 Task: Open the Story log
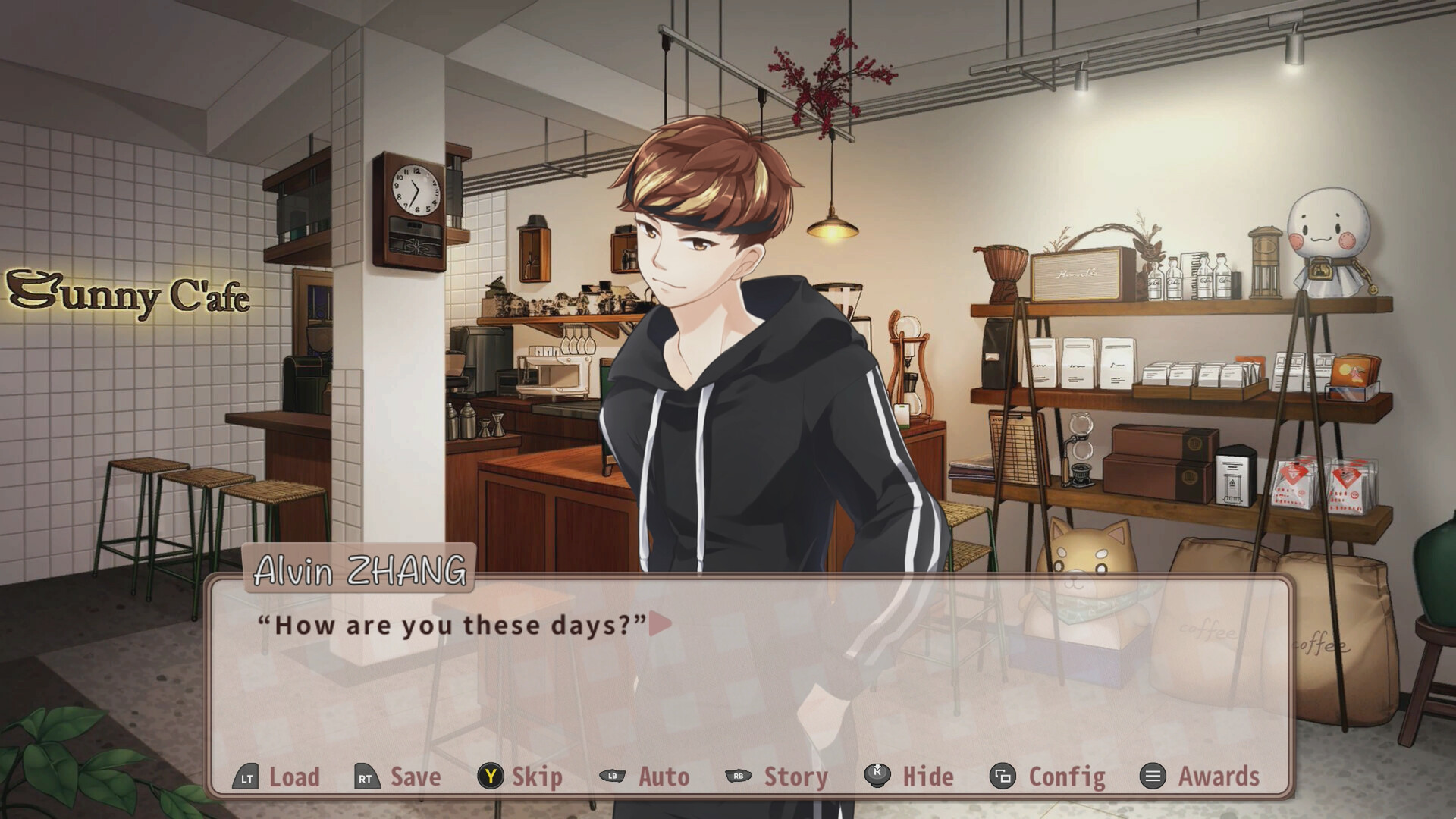(794, 777)
